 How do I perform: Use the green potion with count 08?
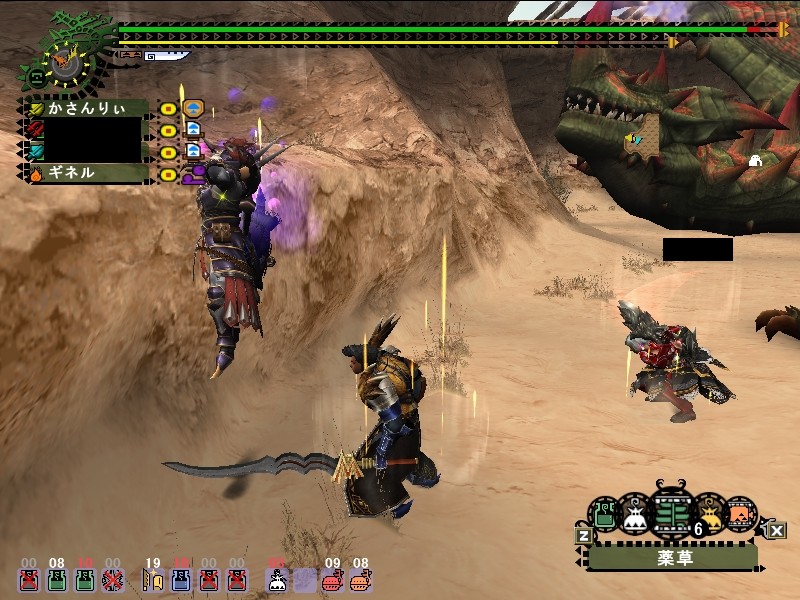point(57,579)
